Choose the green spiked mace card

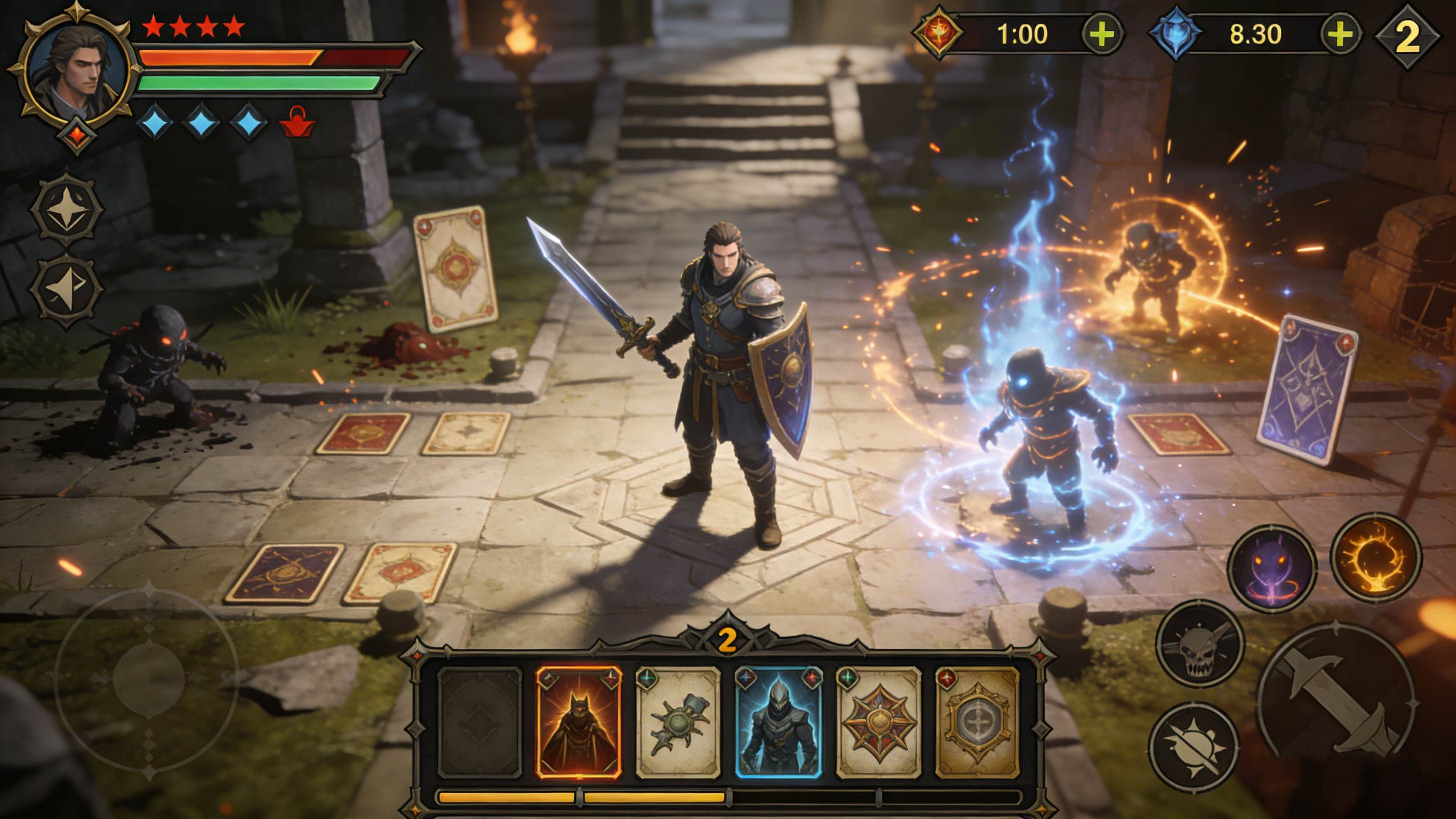(678, 722)
